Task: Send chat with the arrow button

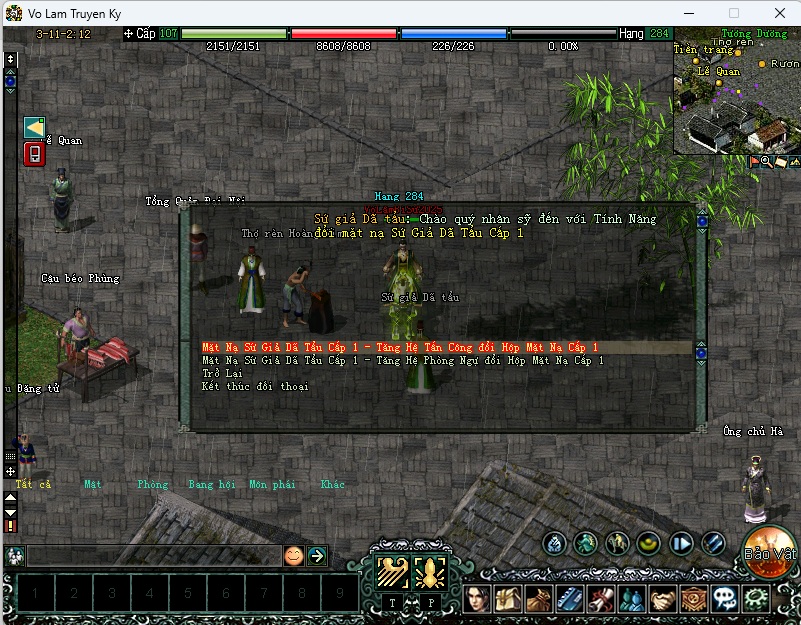Action: point(317,556)
